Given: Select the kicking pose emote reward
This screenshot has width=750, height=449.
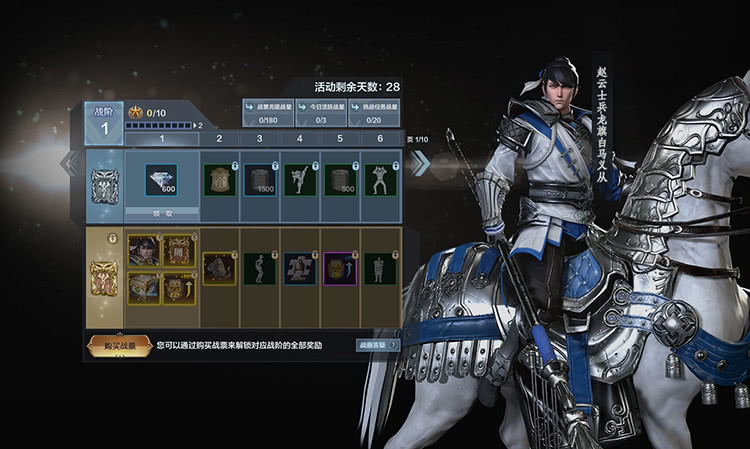Looking at the screenshot, I should (x=299, y=180).
